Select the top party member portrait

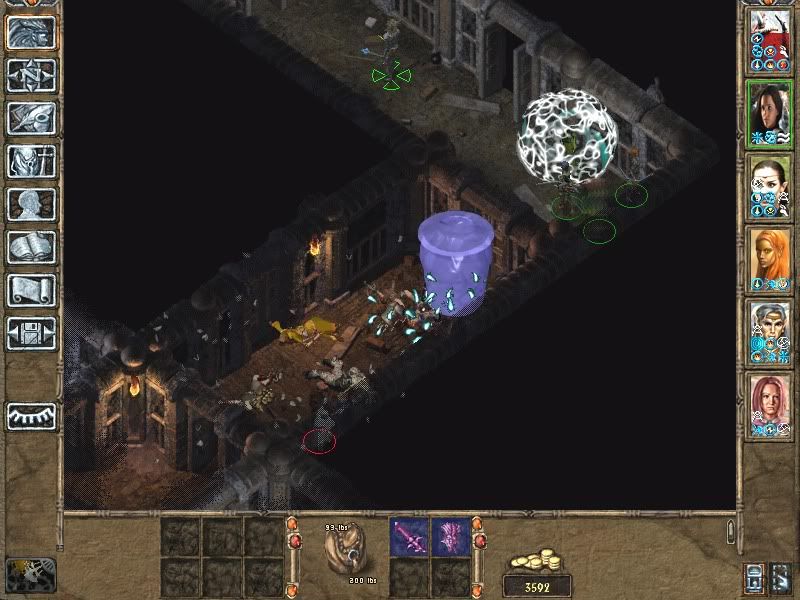click(x=769, y=40)
